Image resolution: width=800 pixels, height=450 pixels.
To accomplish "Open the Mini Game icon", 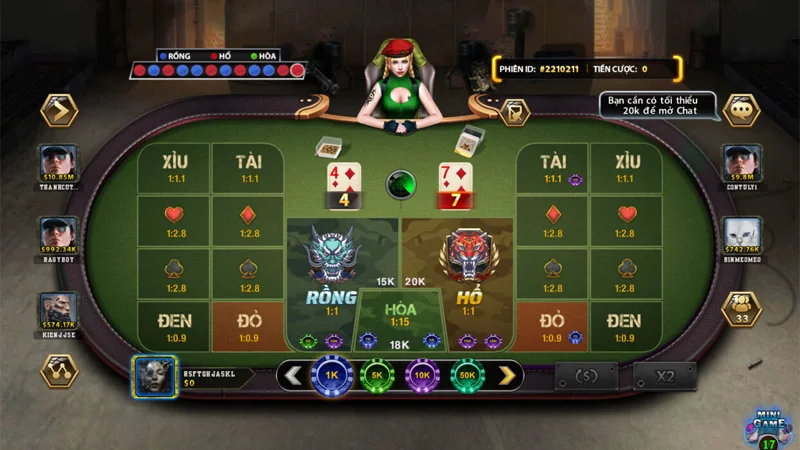I will tap(766, 425).
